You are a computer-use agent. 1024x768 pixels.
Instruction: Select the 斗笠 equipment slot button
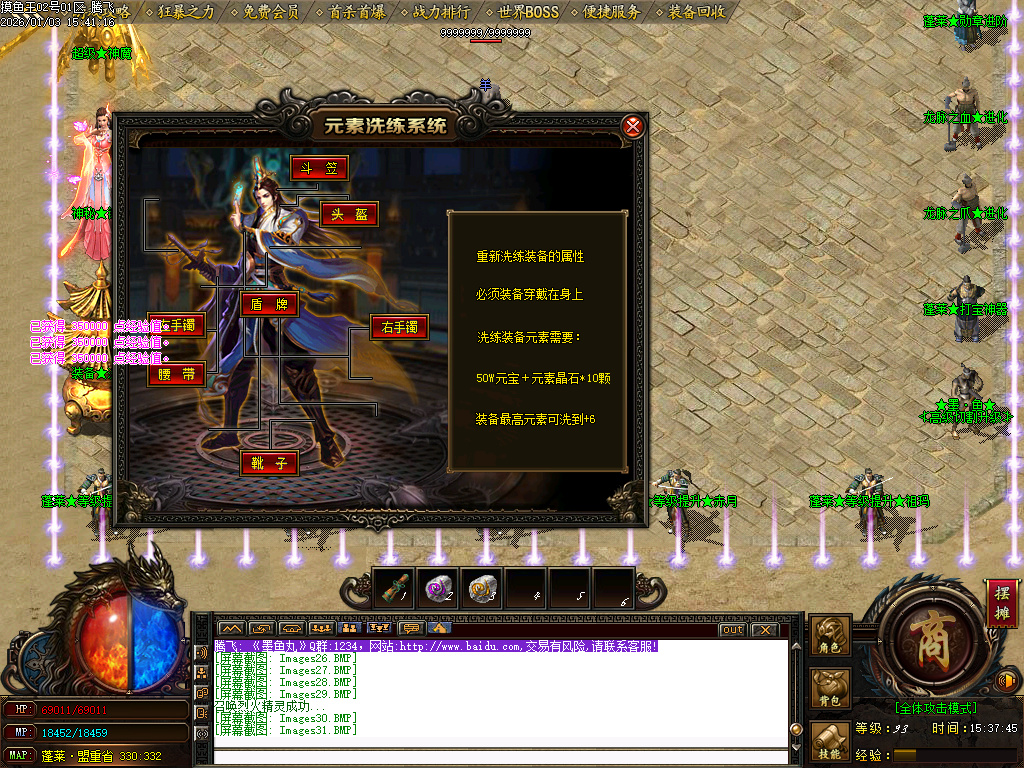tap(319, 168)
